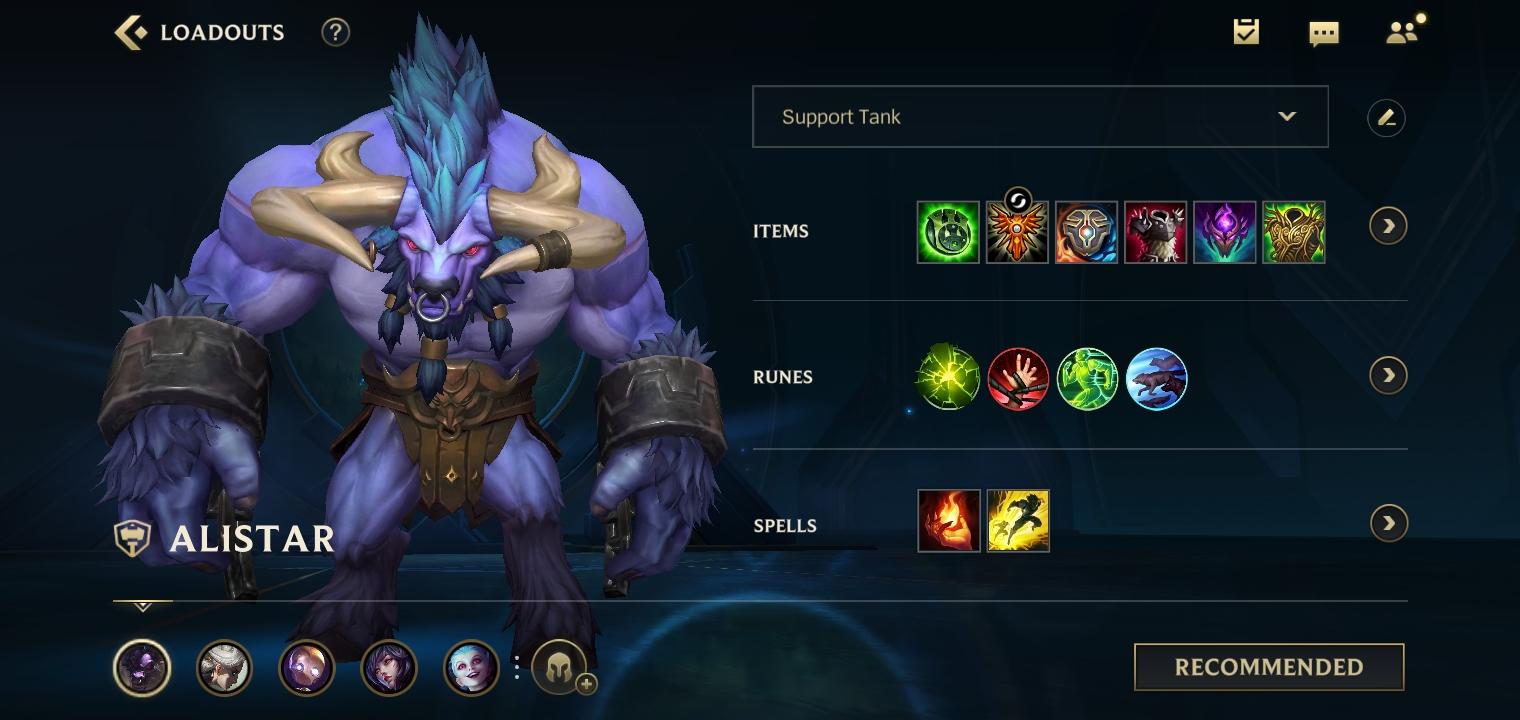Open the chat speech bubble icon

point(1323,33)
